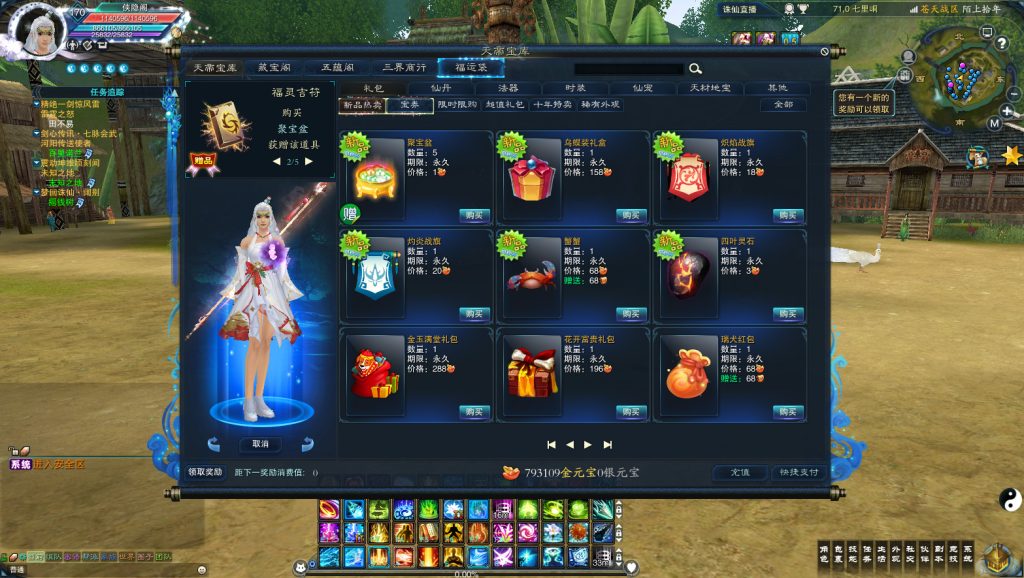
Task: Buy the 蟹蟹 crab item
Action: click(x=631, y=314)
